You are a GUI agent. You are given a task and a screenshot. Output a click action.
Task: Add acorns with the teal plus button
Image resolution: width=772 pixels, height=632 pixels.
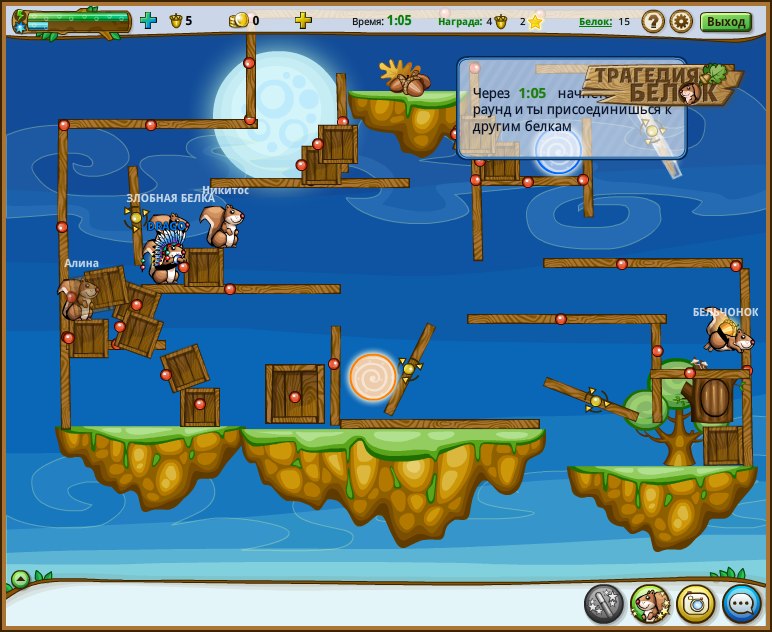coord(148,20)
